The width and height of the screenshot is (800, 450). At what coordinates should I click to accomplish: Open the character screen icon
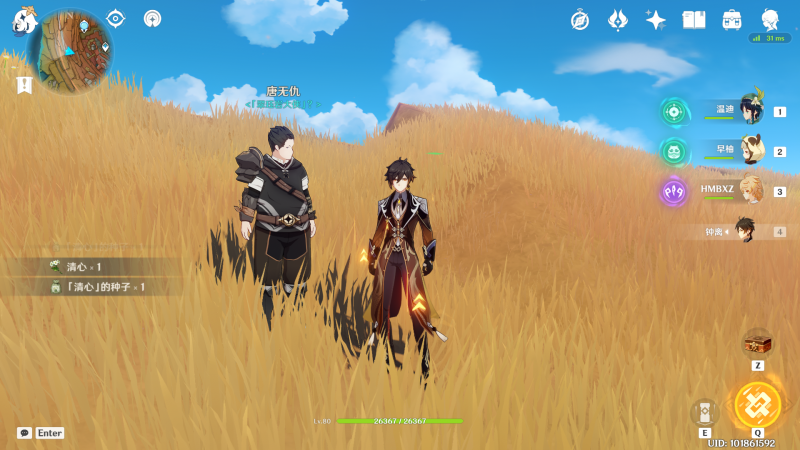770,20
